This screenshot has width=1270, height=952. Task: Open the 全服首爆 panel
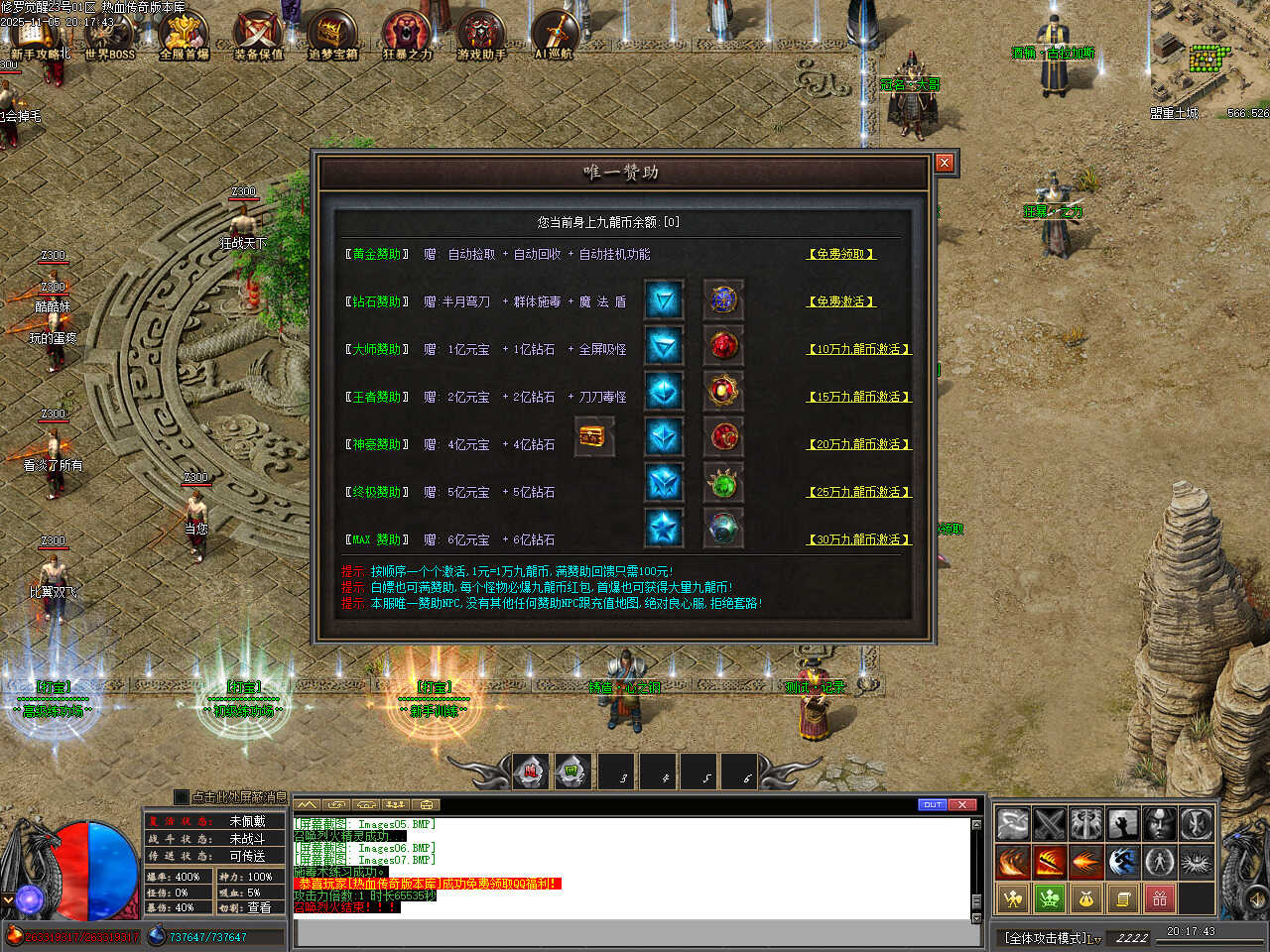185,35
